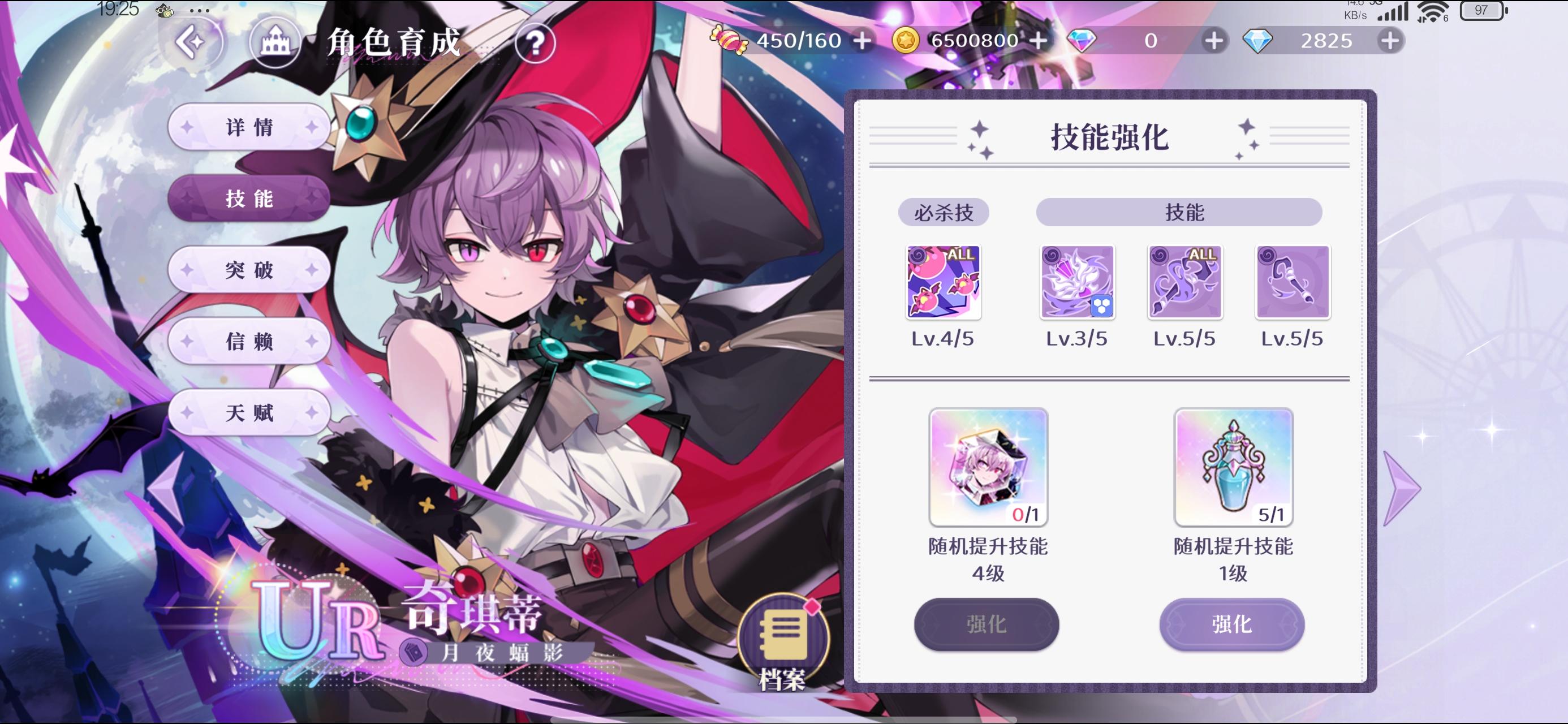
Task: Open 天赋 from the left menu
Action: pyautogui.click(x=249, y=413)
